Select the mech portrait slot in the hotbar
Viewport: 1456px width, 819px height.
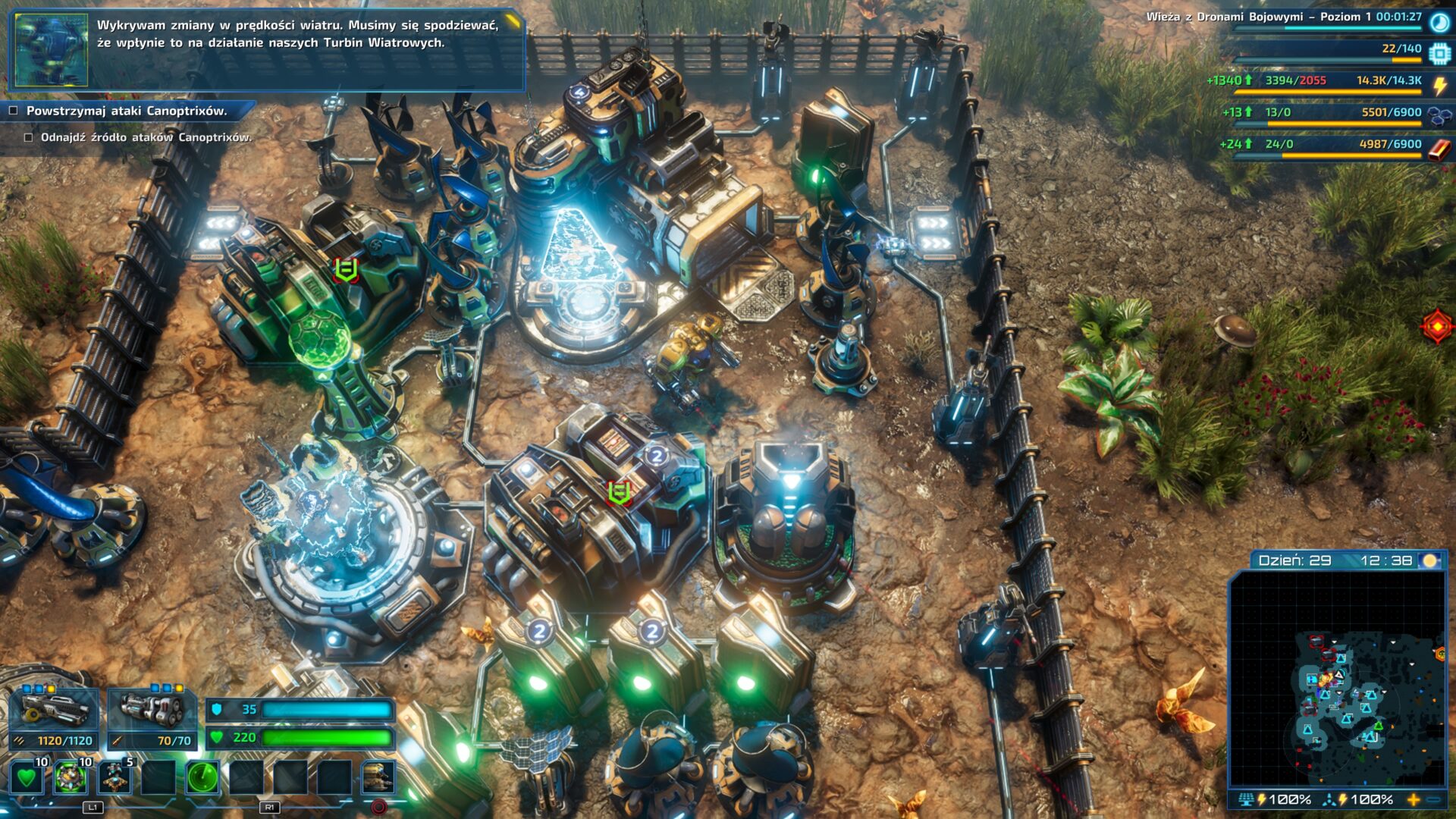pos(378,777)
